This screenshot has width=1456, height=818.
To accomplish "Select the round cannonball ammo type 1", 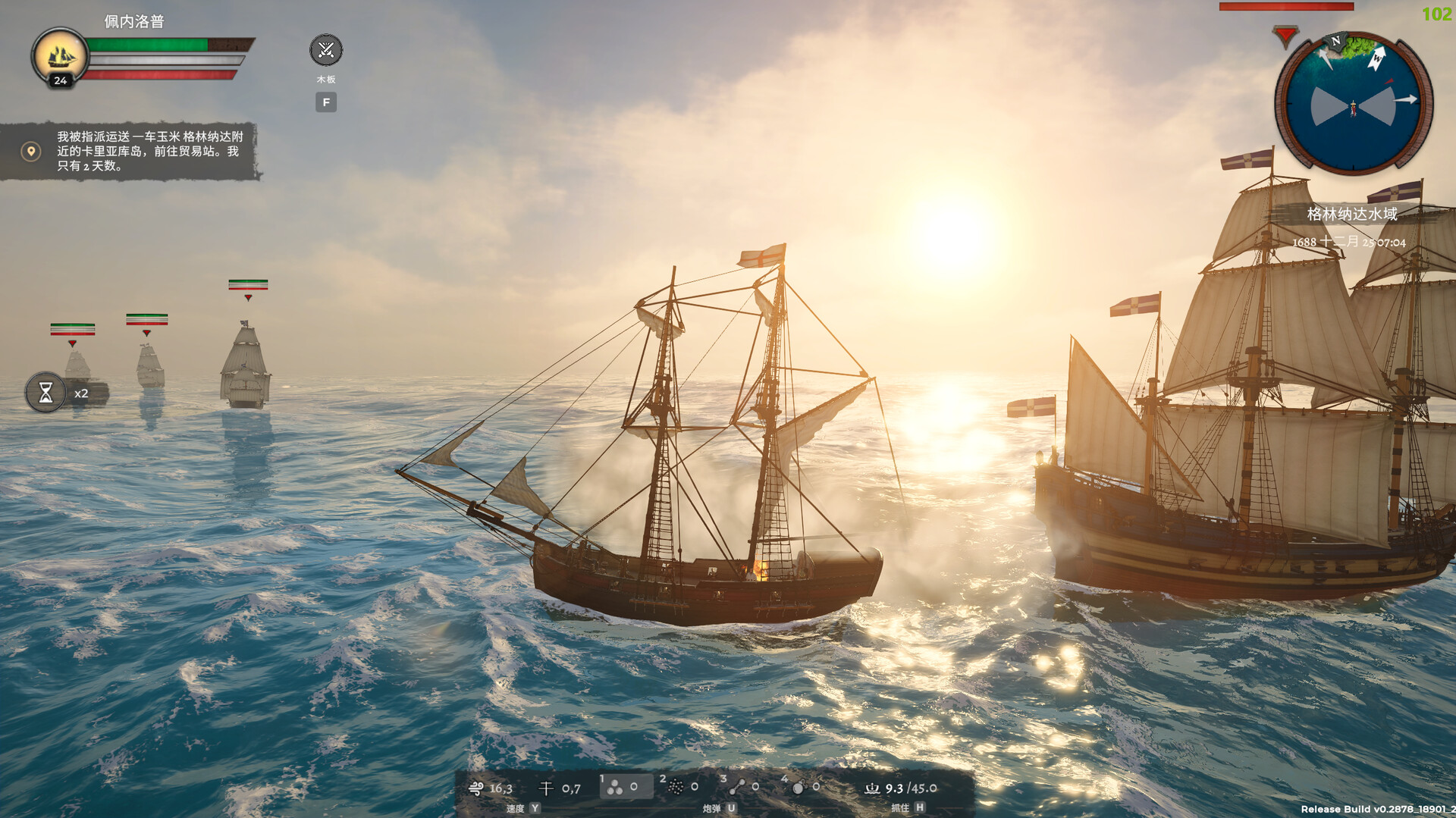I will (x=614, y=787).
